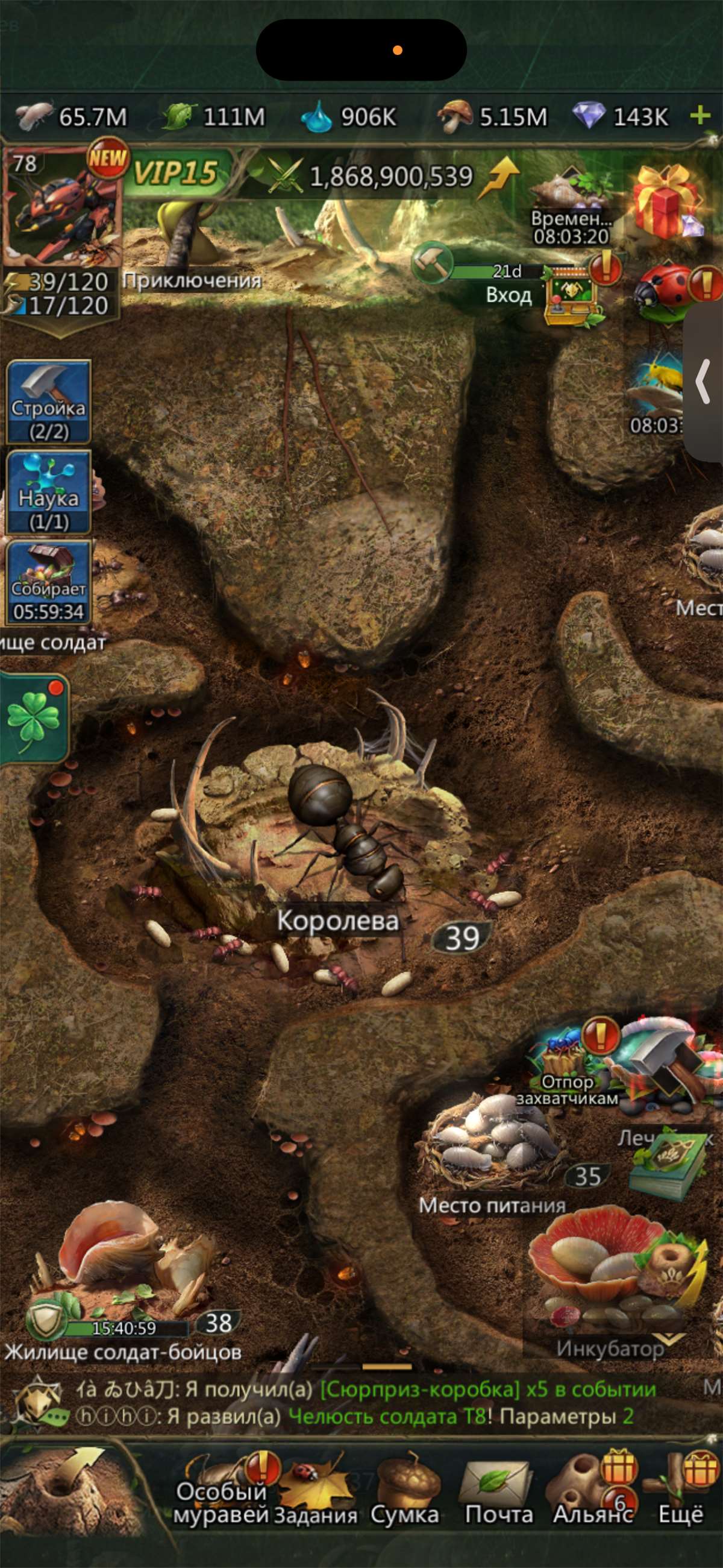This screenshot has width=723, height=1568.
Task: Open the Наука research queue
Action: tap(49, 492)
